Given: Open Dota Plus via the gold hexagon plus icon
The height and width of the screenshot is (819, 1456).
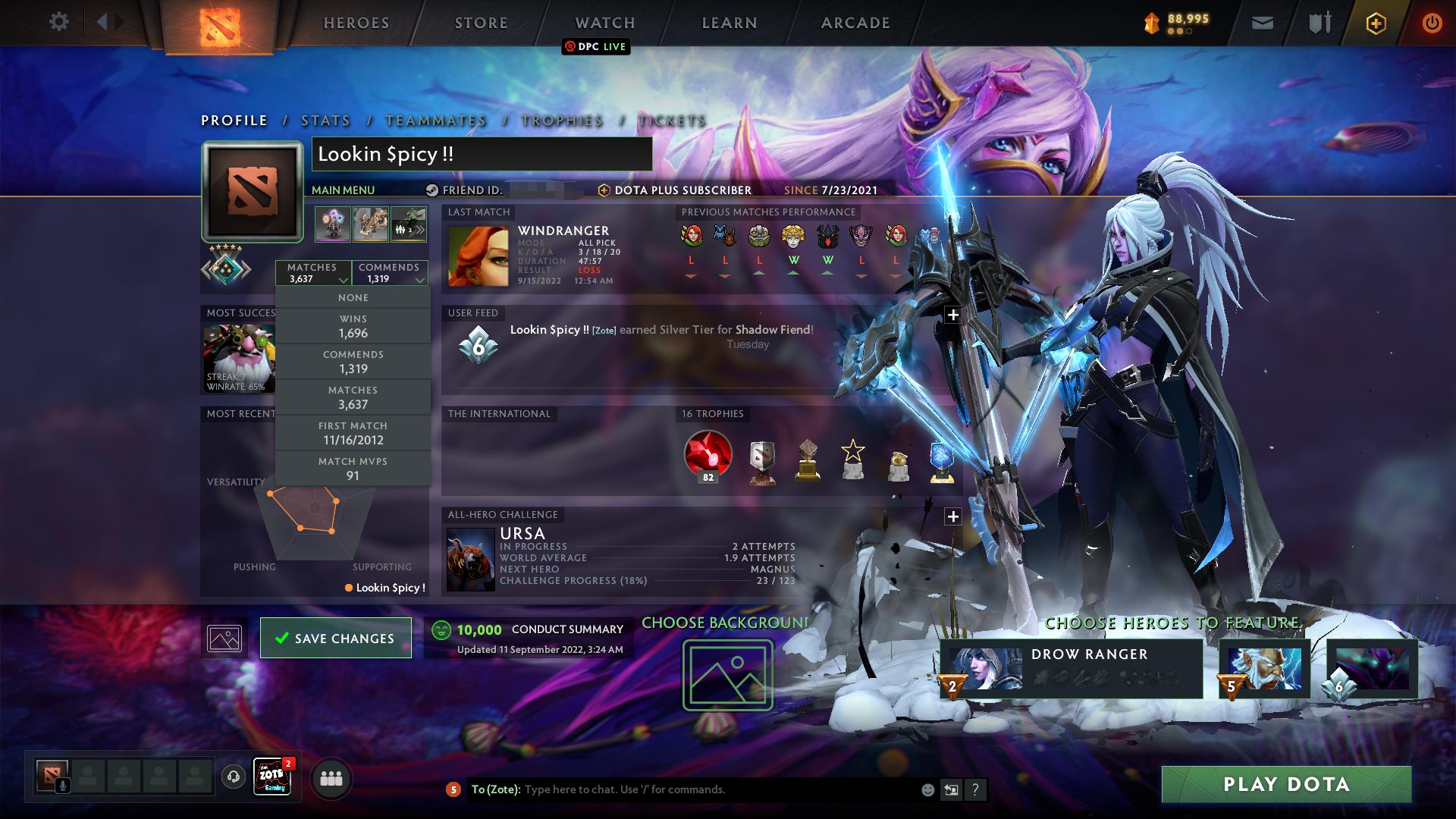Looking at the screenshot, I should pos(1377,22).
